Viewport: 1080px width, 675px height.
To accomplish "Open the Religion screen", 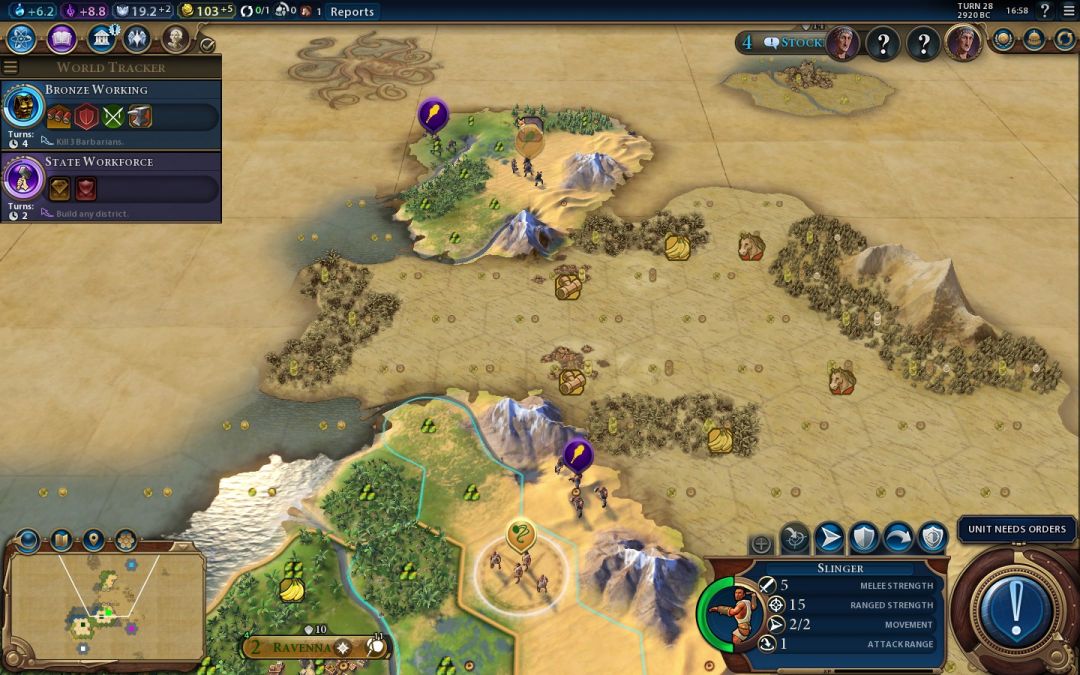I will pos(137,39).
